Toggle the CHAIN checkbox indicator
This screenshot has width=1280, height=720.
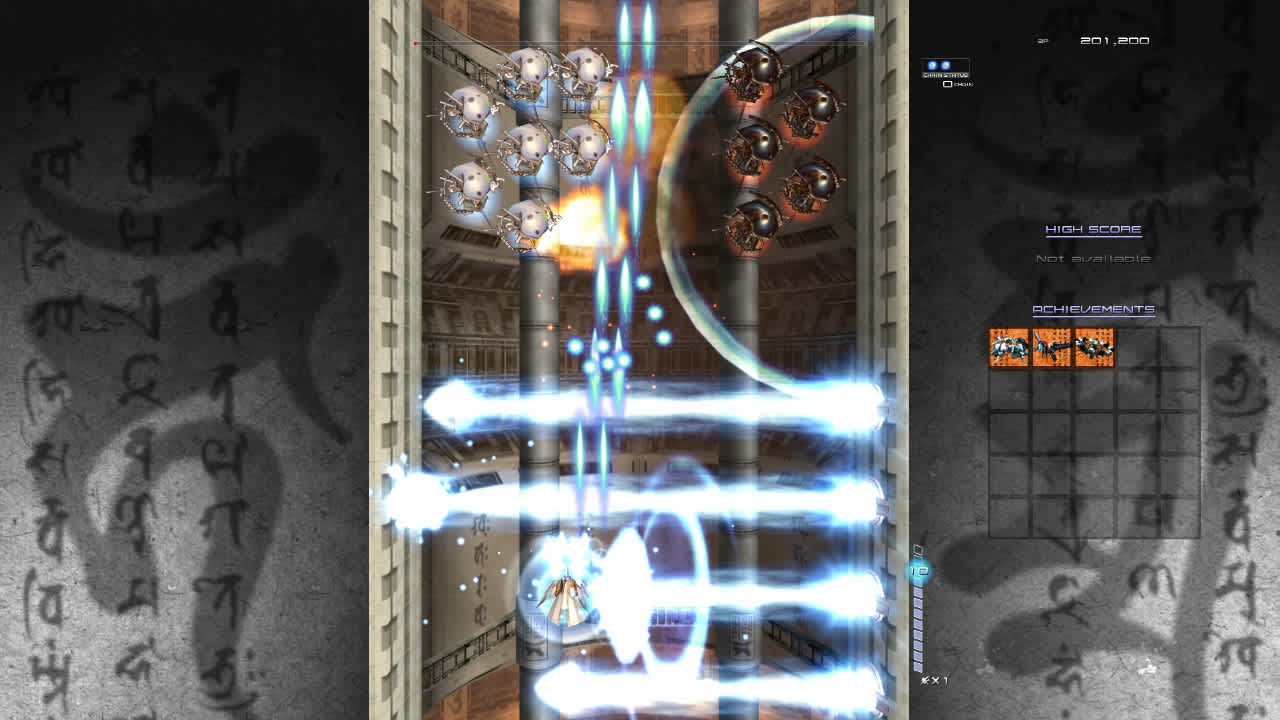(x=947, y=84)
